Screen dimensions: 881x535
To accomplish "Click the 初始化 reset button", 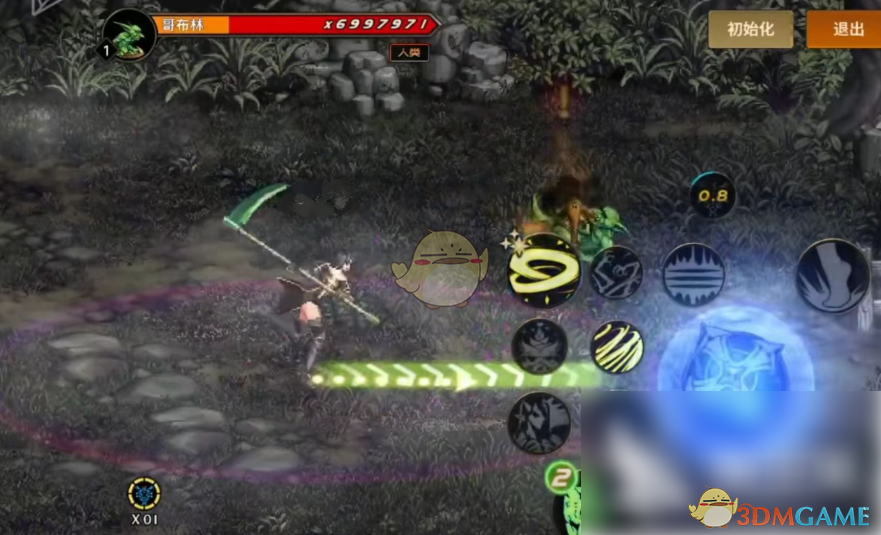I will pyautogui.click(x=750, y=29).
